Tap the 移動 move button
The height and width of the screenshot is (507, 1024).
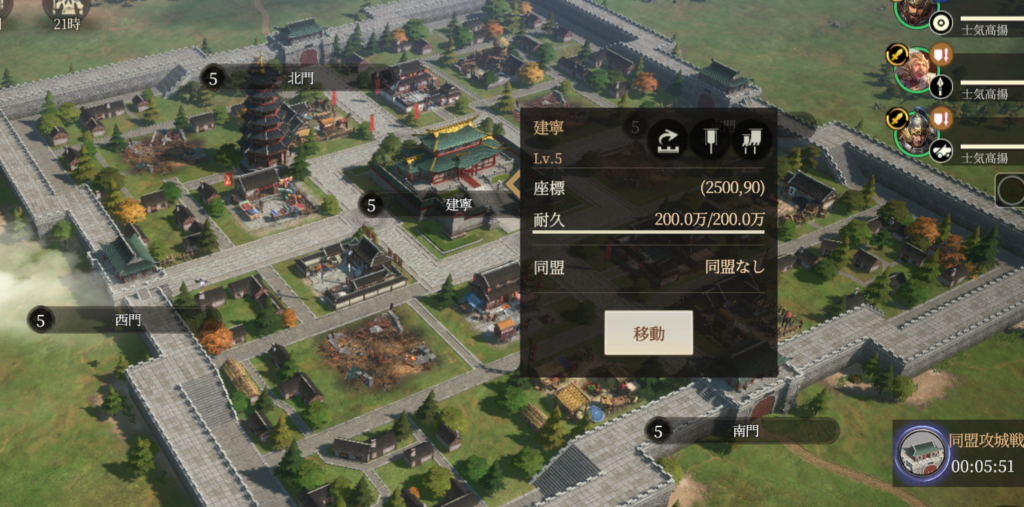point(648,333)
